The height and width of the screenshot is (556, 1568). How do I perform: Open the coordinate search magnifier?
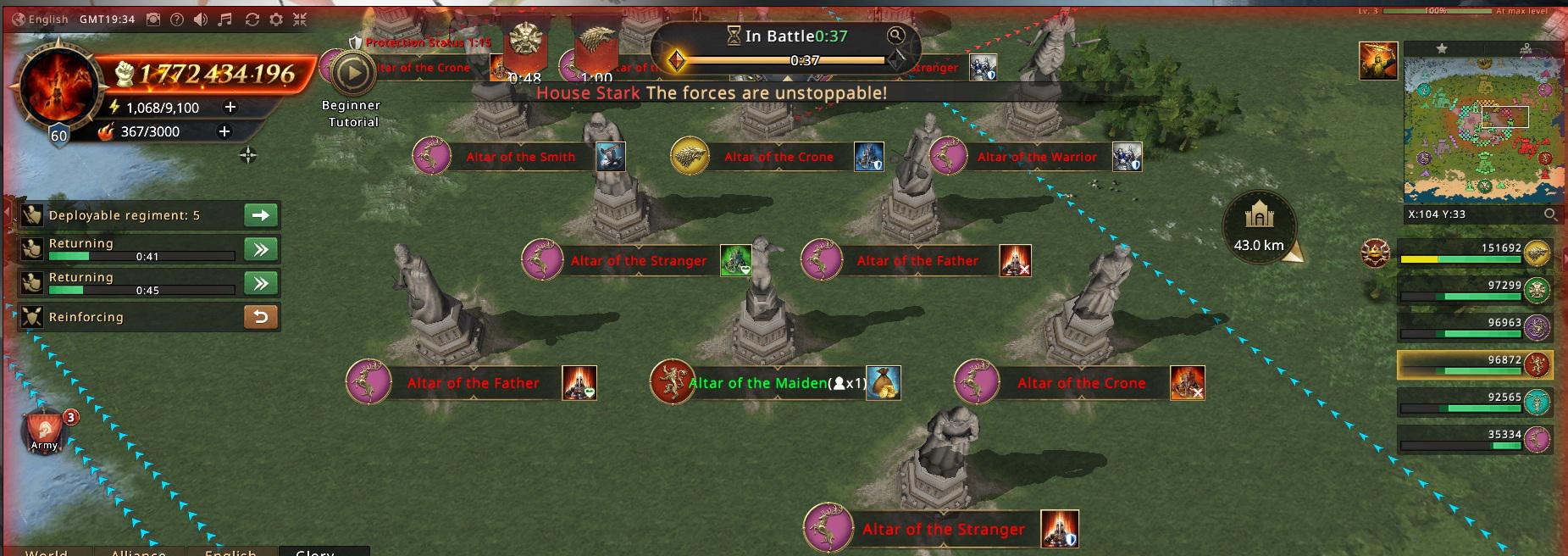point(1549,214)
